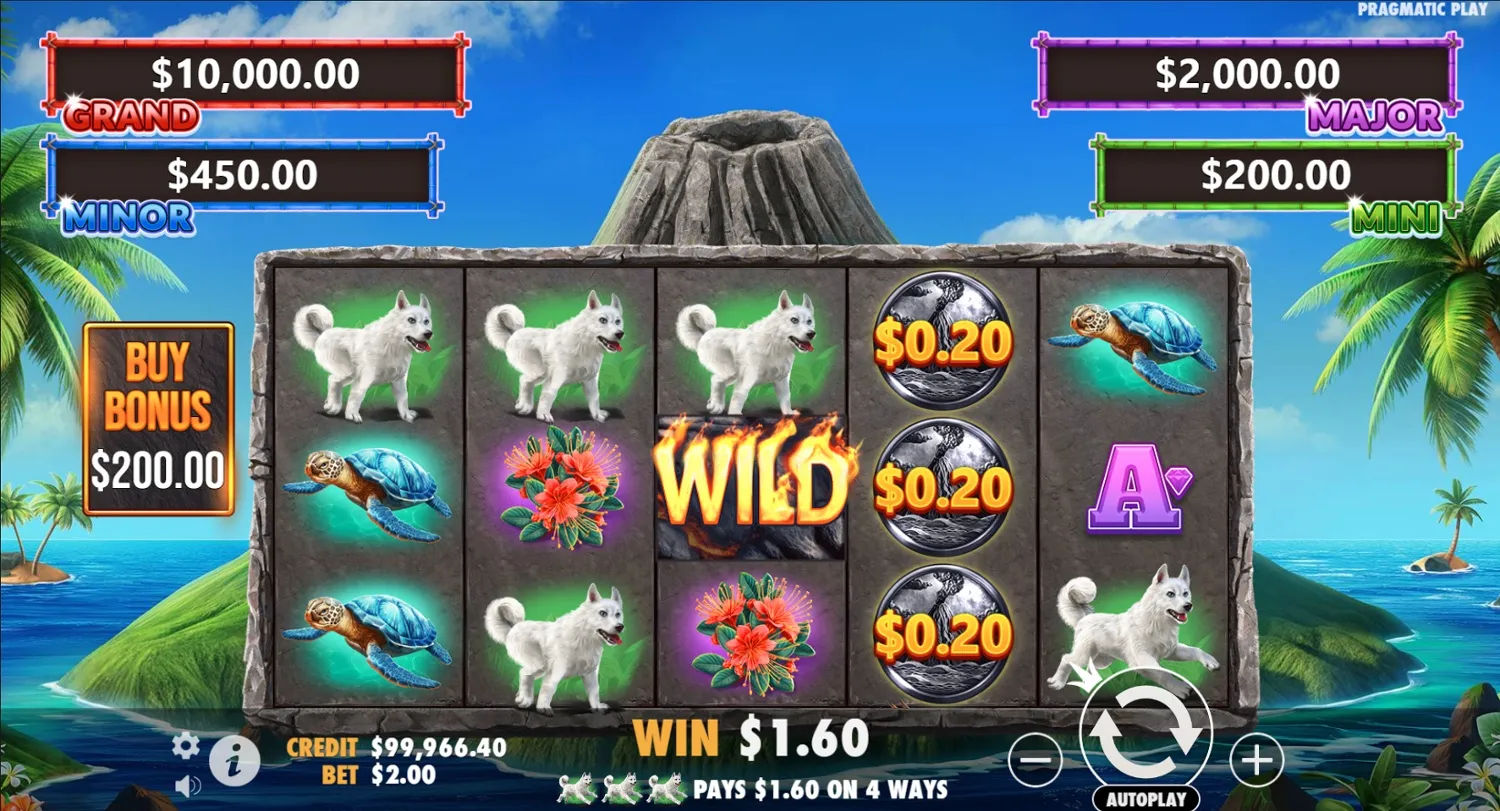Open the settings gear menu
Screen dimensions: 1500x811
point(184,745)
